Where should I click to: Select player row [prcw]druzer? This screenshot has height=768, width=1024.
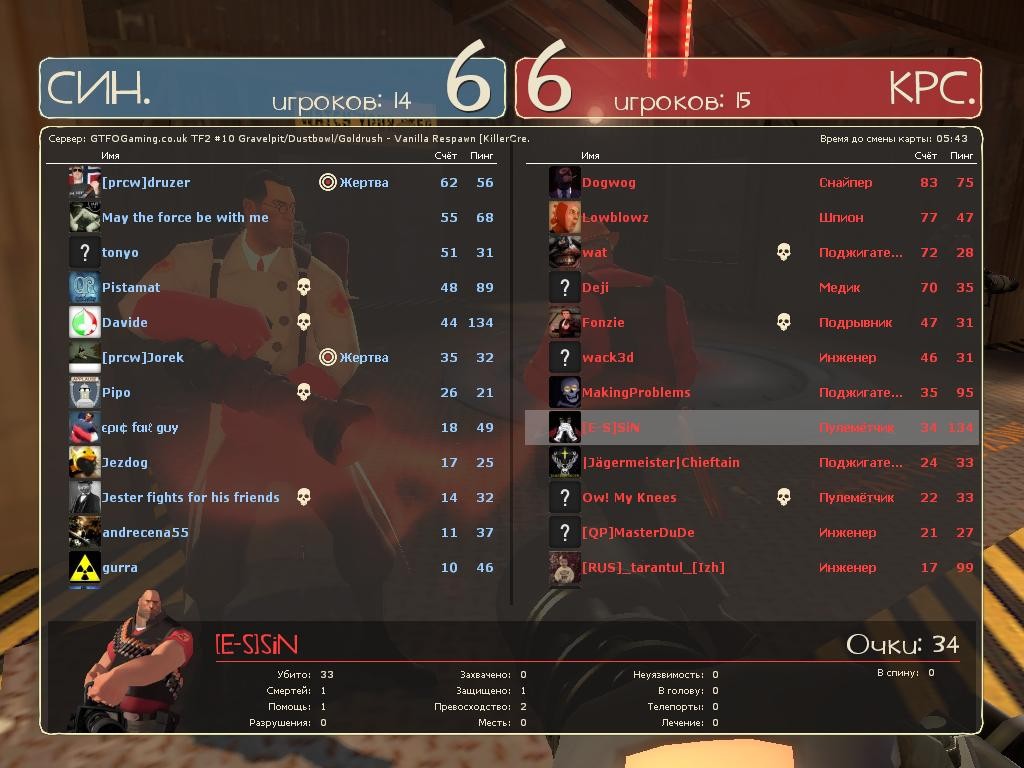146,183
